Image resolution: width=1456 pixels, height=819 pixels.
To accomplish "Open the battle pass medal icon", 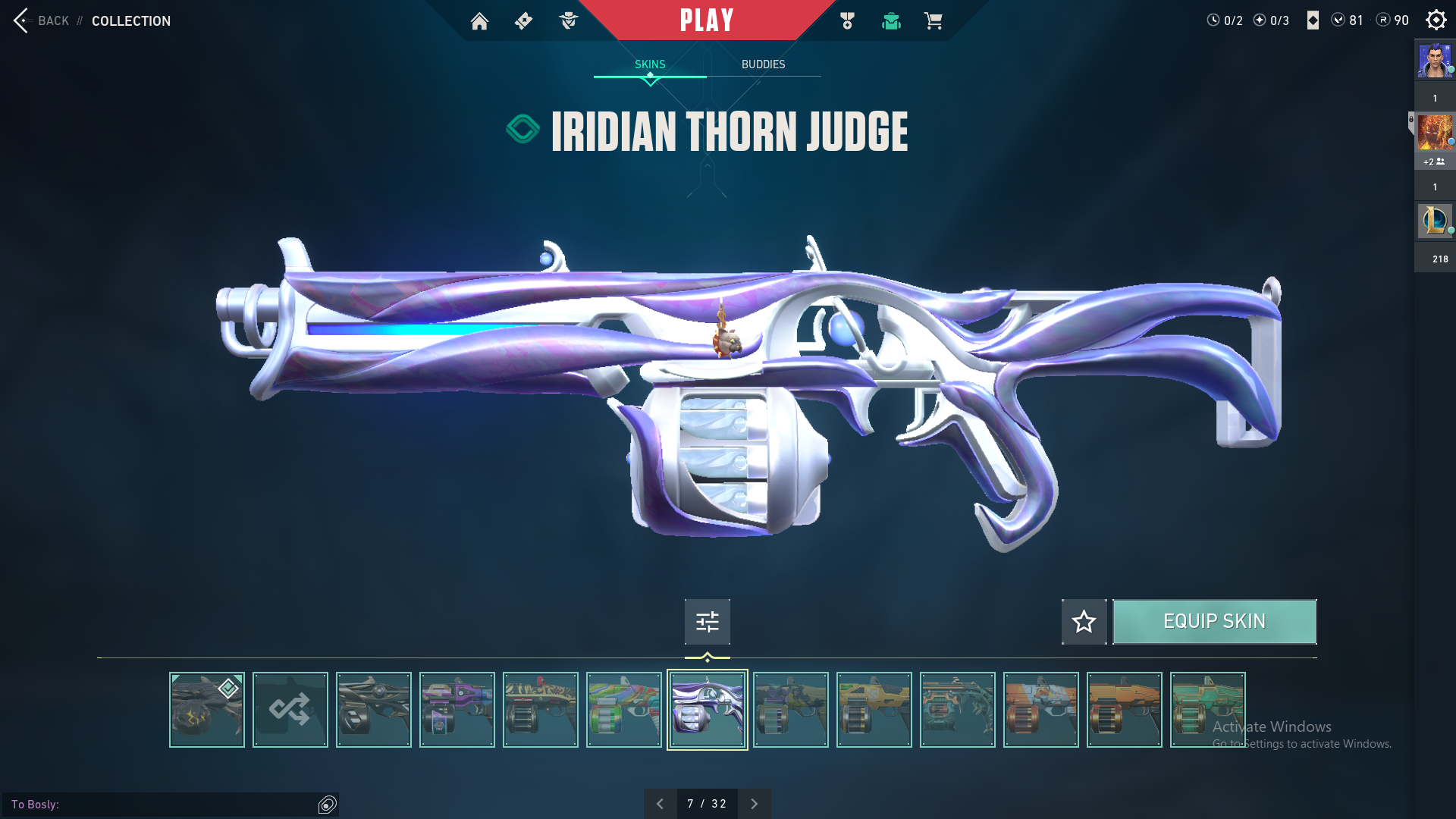I will (847, 21).
